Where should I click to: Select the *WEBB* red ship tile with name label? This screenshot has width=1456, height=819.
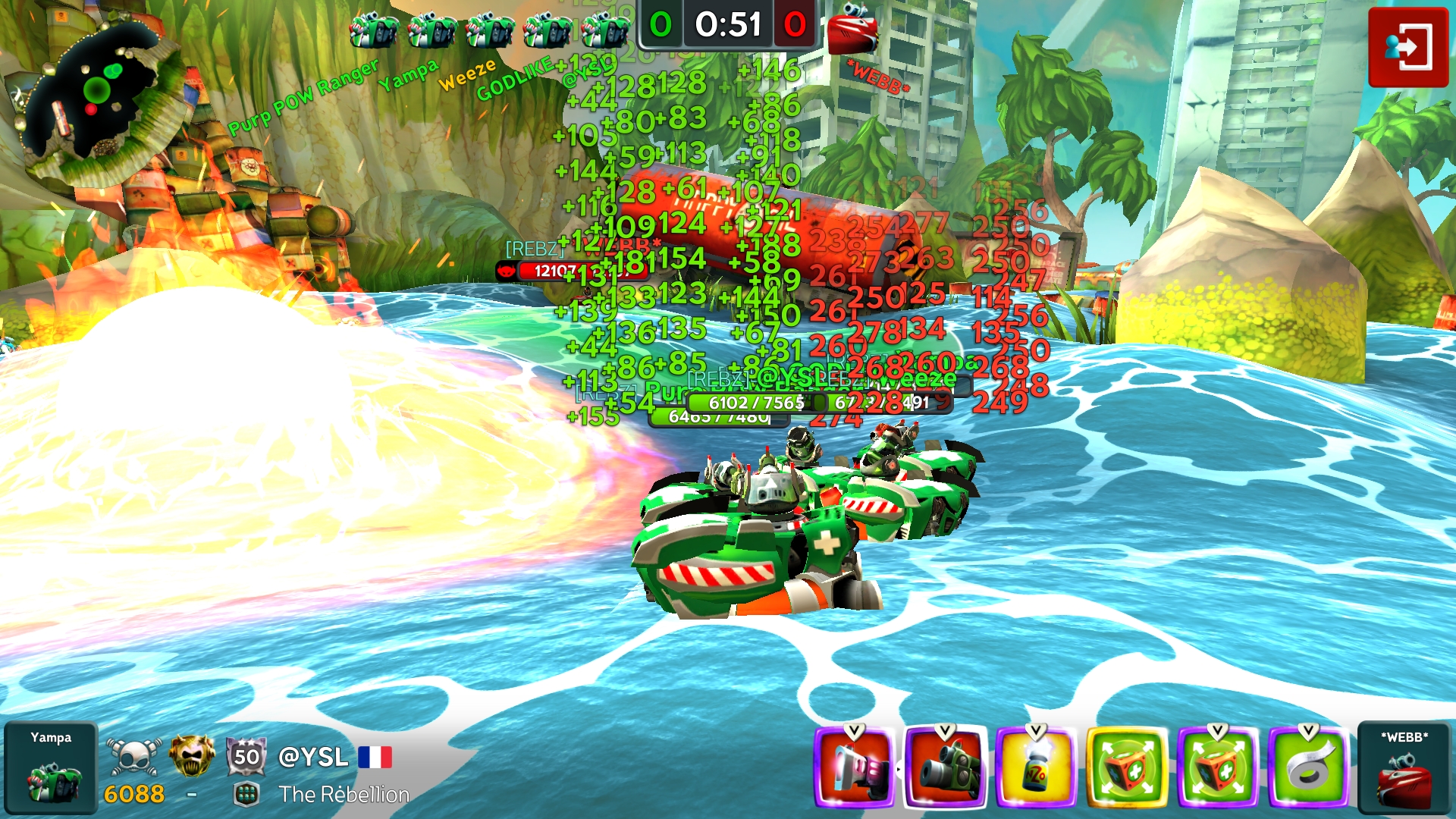coord(1404,767)
